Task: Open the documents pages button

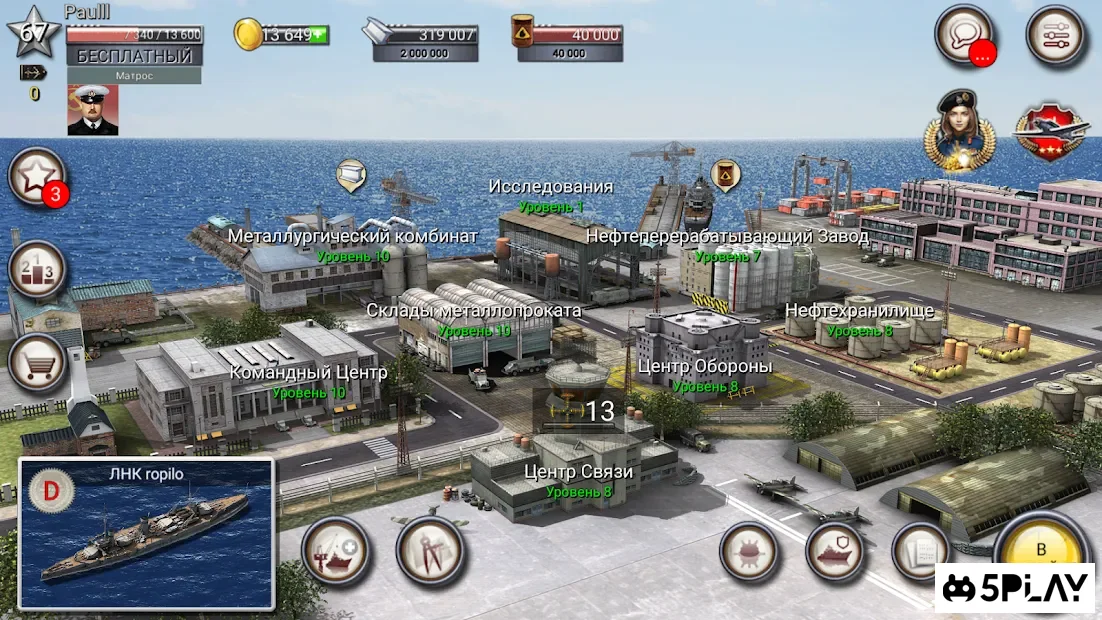Action: click(x=921, y=552)
